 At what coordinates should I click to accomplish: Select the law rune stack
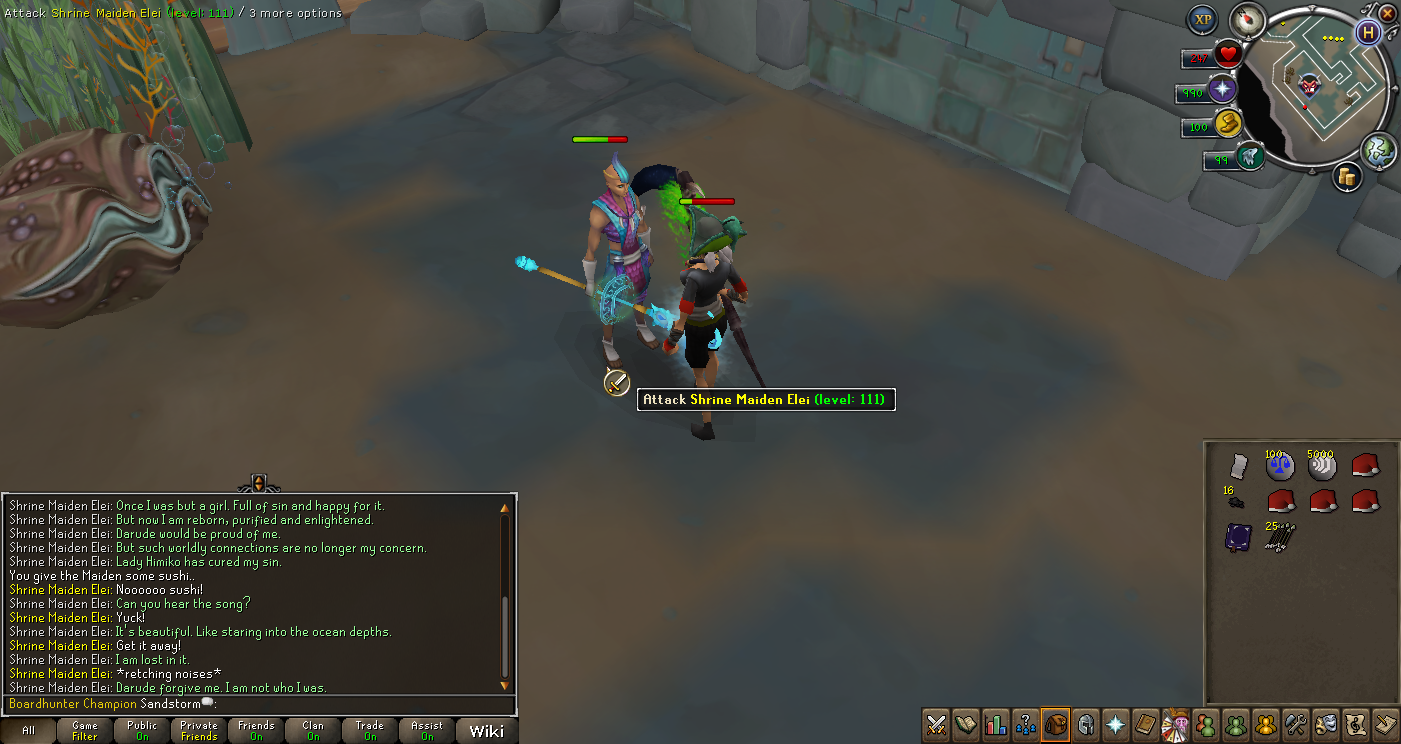1280,466
